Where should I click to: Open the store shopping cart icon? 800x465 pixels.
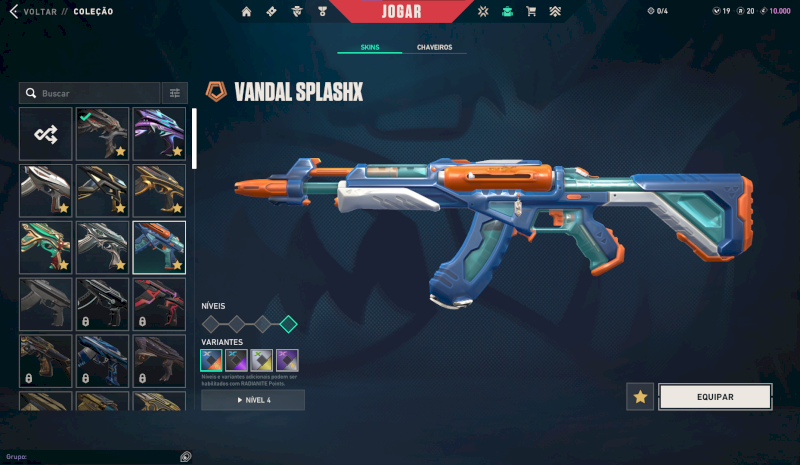click(531, 12)
